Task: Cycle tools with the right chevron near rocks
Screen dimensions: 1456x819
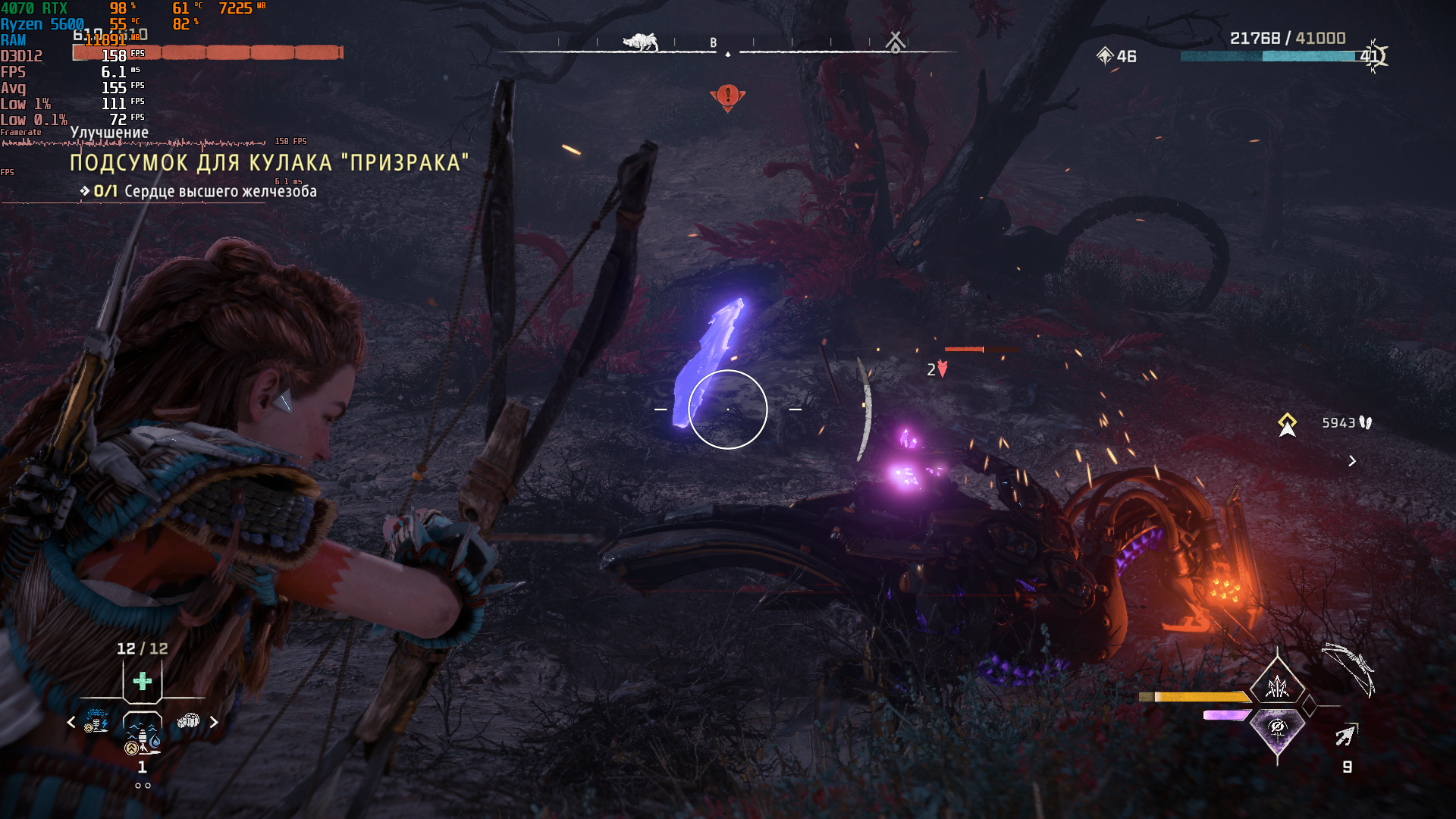Action: pos(214,723)
